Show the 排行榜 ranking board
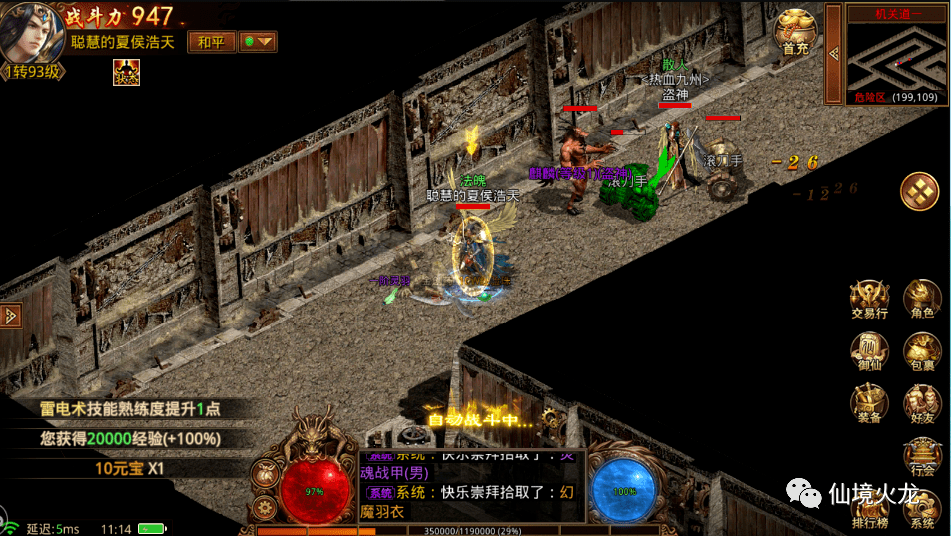951x536 pixels. click(869, 508)
